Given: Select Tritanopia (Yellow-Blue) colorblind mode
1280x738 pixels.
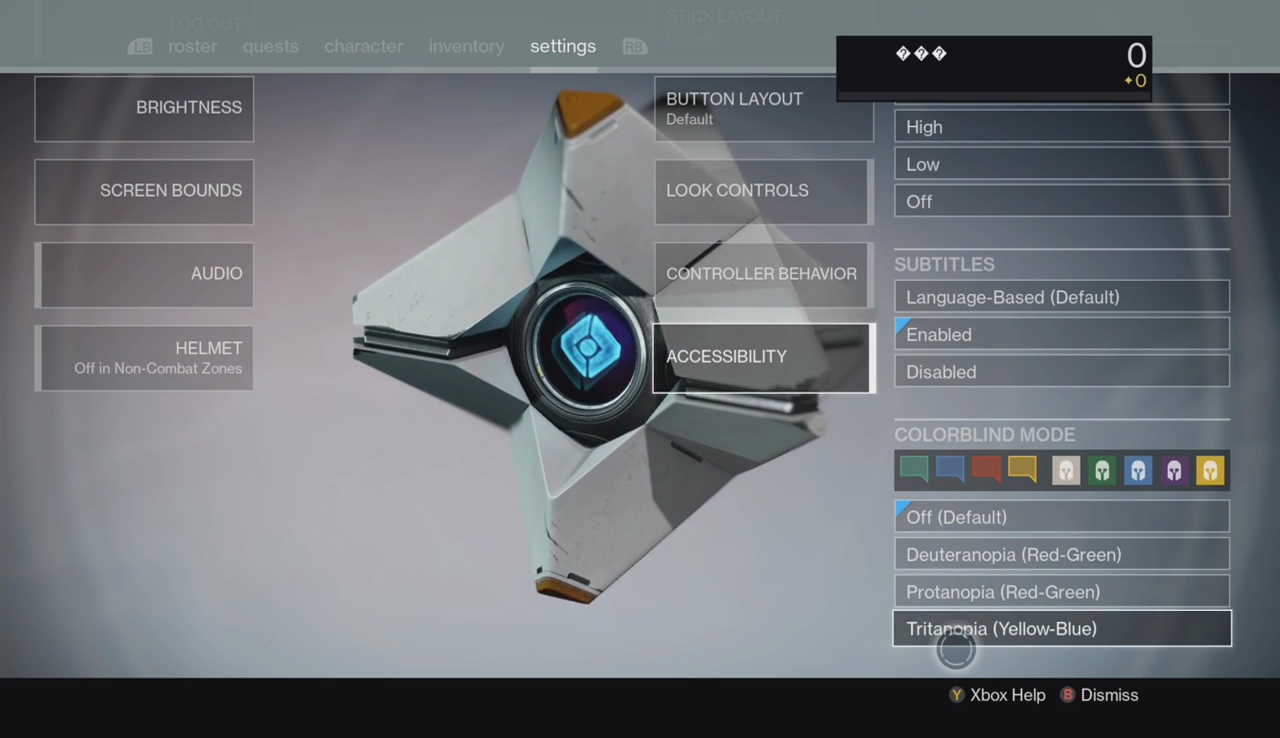Looking at the screenshot, I should pos(1061,629).
